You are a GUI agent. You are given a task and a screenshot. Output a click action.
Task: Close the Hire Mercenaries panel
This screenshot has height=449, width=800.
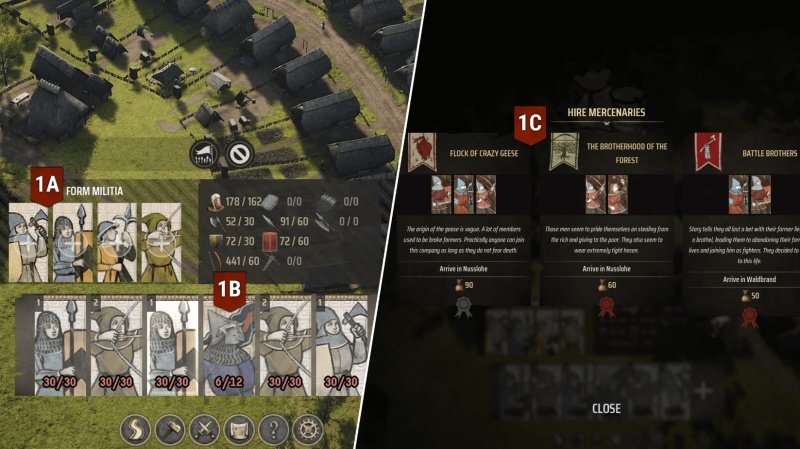pyautogui.click(x=606, y=408)
